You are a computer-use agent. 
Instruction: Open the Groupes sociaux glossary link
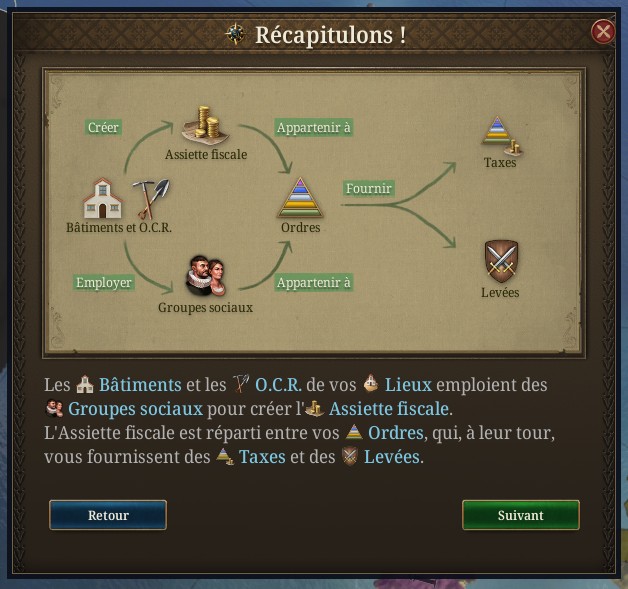(135, 409)
